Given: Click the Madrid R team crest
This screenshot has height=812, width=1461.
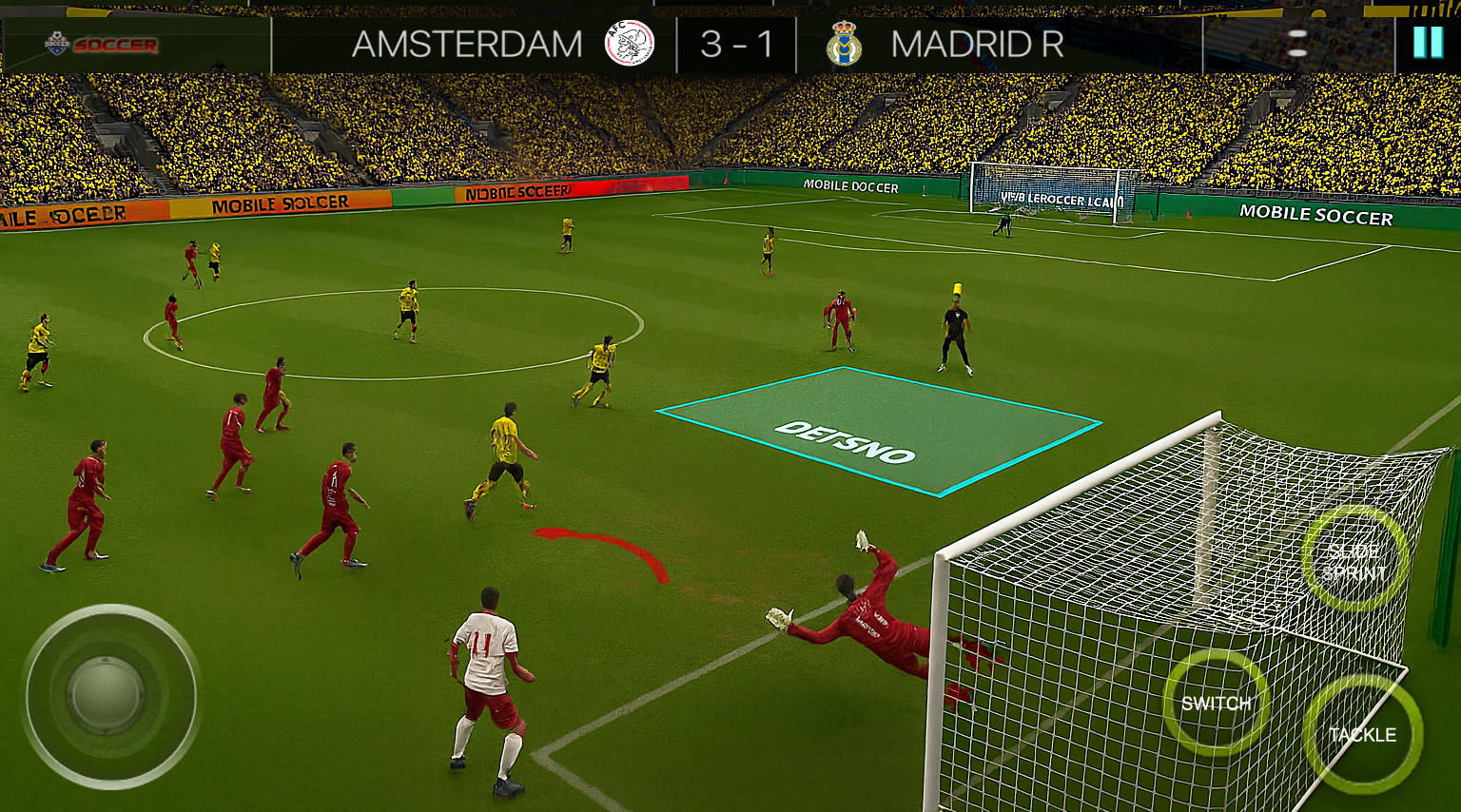Looking at the screenshot, I should pos(846,43).
